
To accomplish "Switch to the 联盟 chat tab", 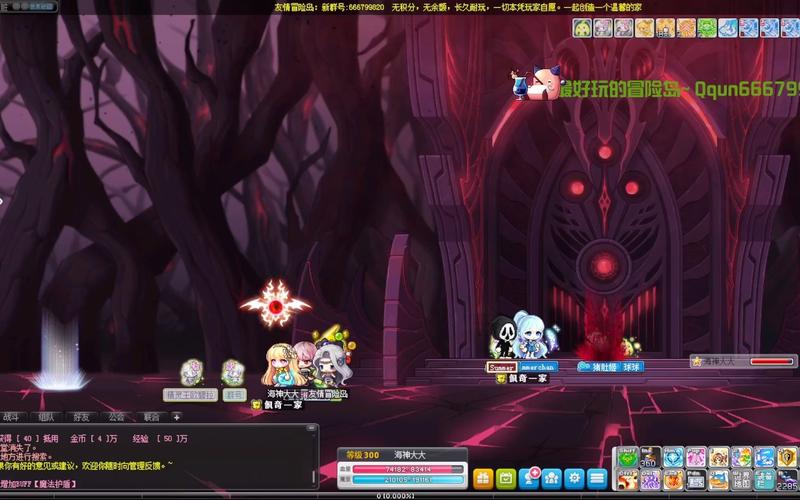I will pos(151,417).
